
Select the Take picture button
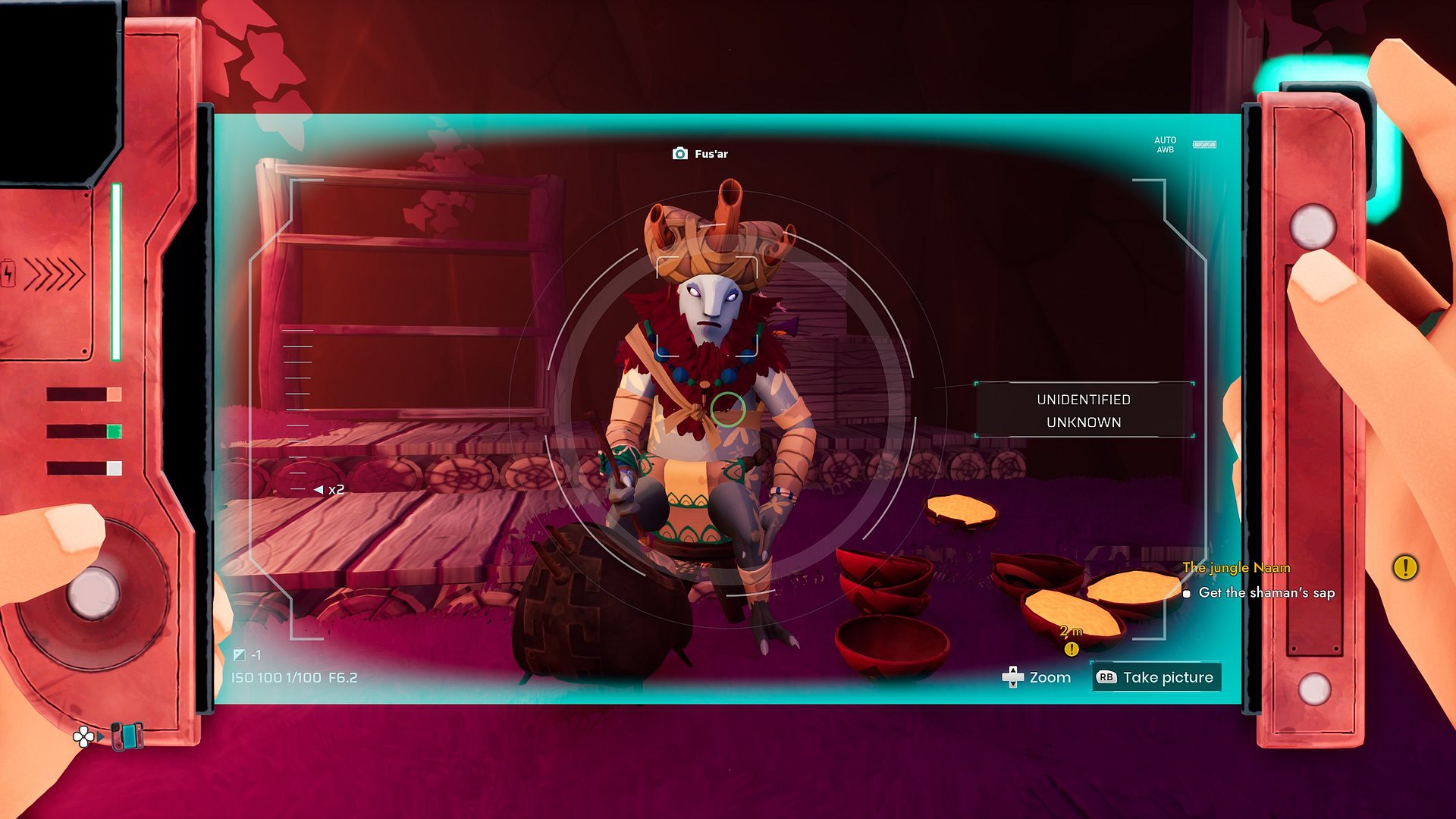click(x=1156, y=677)
